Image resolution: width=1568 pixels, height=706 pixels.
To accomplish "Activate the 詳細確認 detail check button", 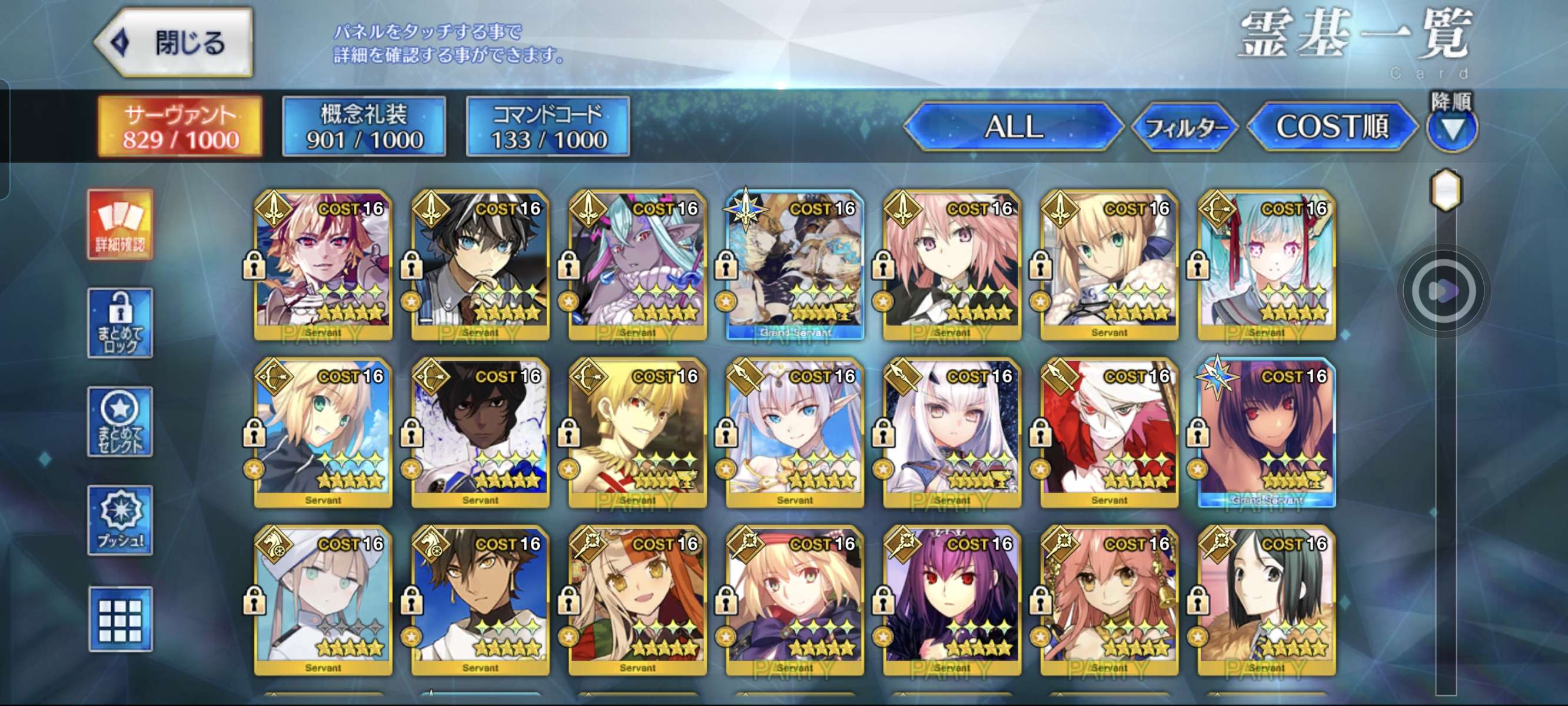I will pos(120,224).
